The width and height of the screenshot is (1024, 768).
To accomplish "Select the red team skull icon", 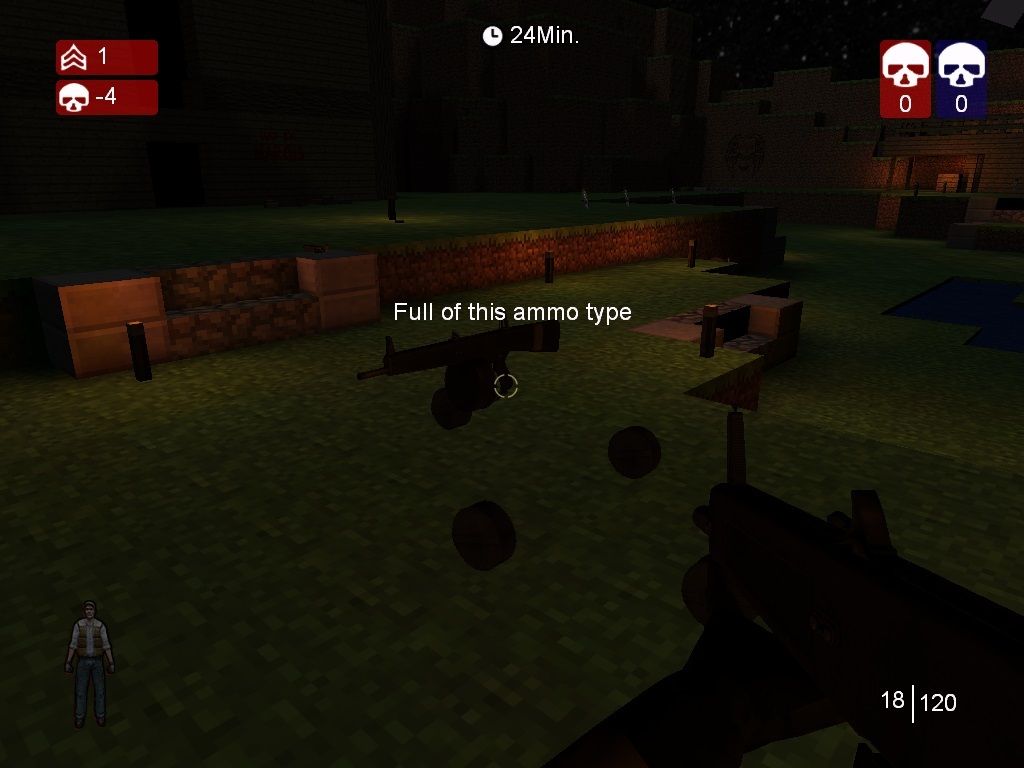I will click(x=905, y=68).
